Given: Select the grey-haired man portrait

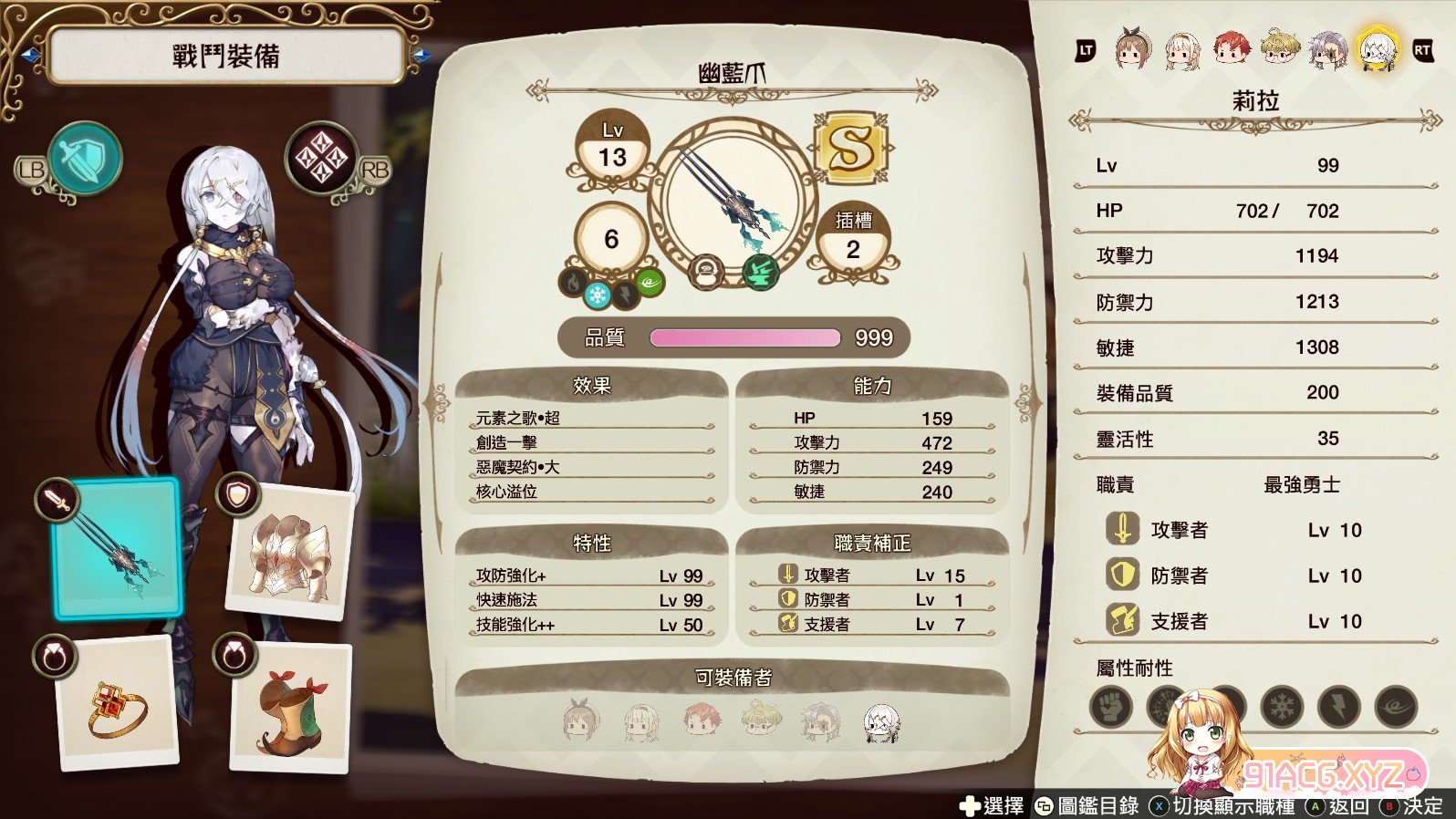Looking at the screenshot, I should pyautogui.click(x=1327, y=48).
